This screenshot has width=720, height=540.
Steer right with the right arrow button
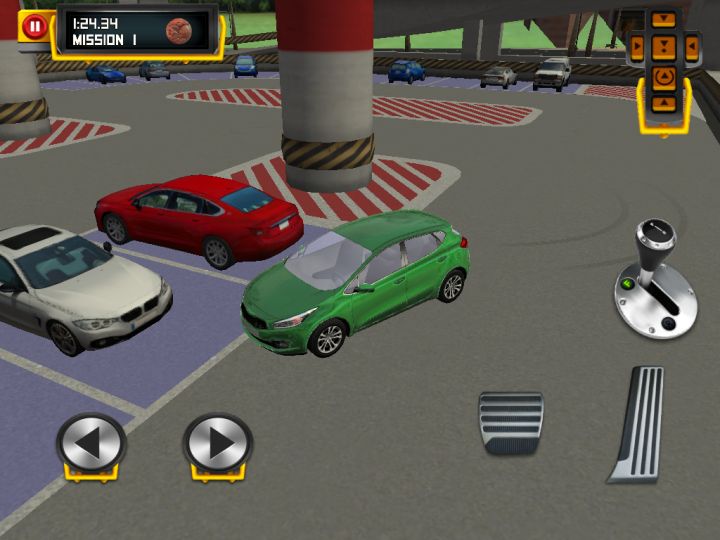[218, 441]
